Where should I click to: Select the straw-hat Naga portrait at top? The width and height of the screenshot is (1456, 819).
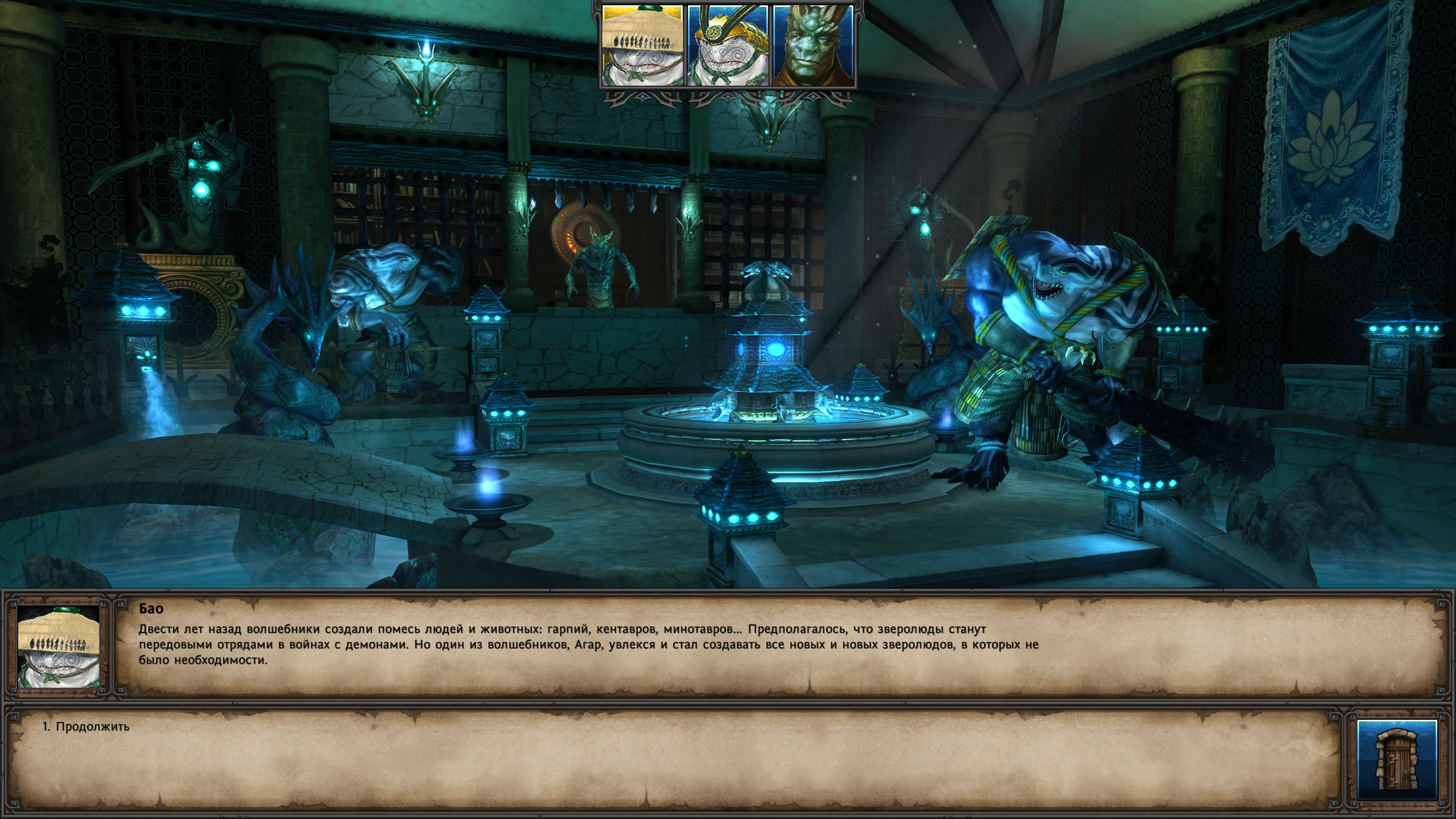[x=642, y=46]
